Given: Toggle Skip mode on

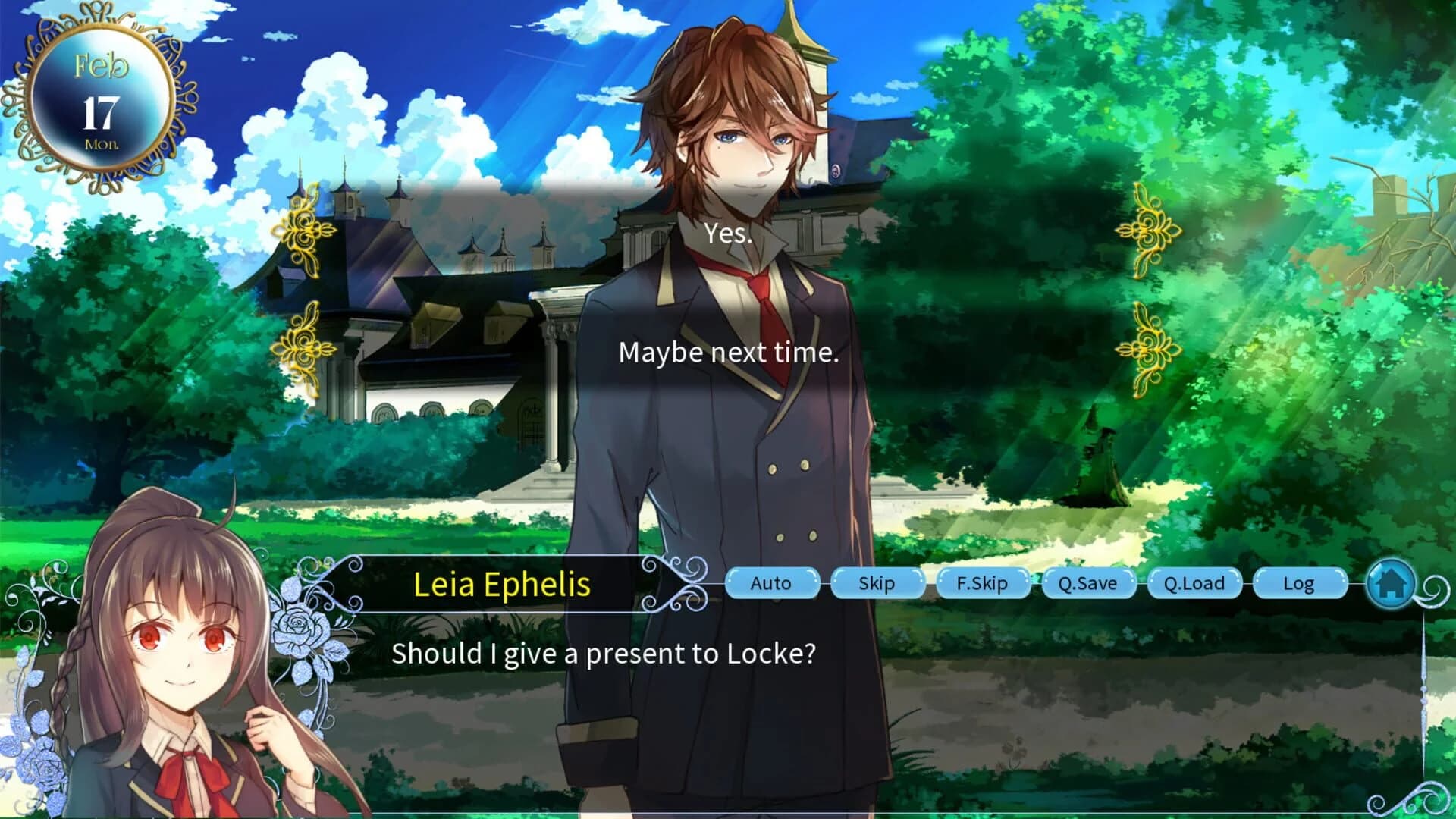Looking at the screenshot, I should [877, 584].
